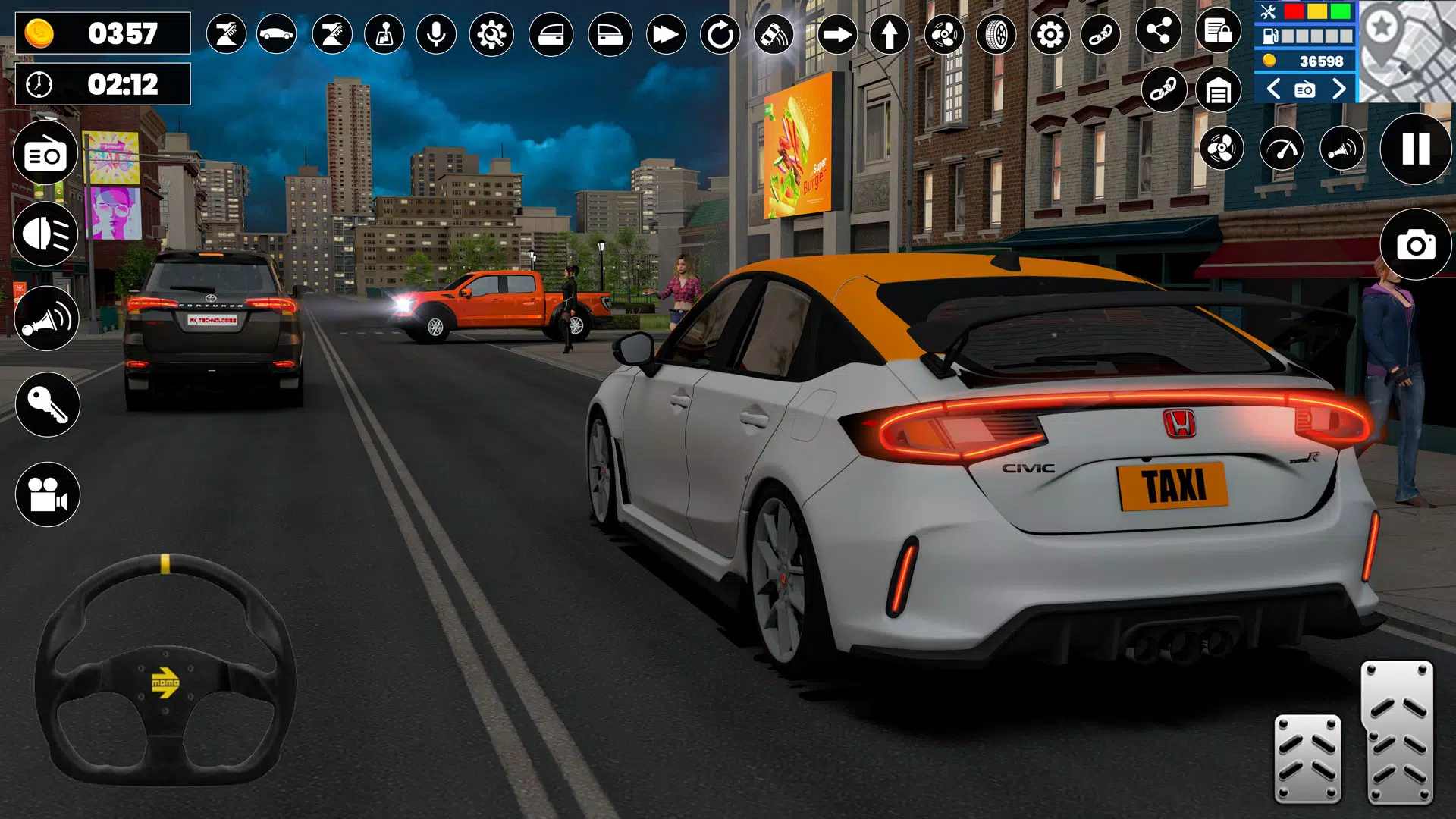Image resolution: width=1456 pixels, height=819 pixels.
Task: Tap the upward arrow expander icon
Action: tap(890, 33)
